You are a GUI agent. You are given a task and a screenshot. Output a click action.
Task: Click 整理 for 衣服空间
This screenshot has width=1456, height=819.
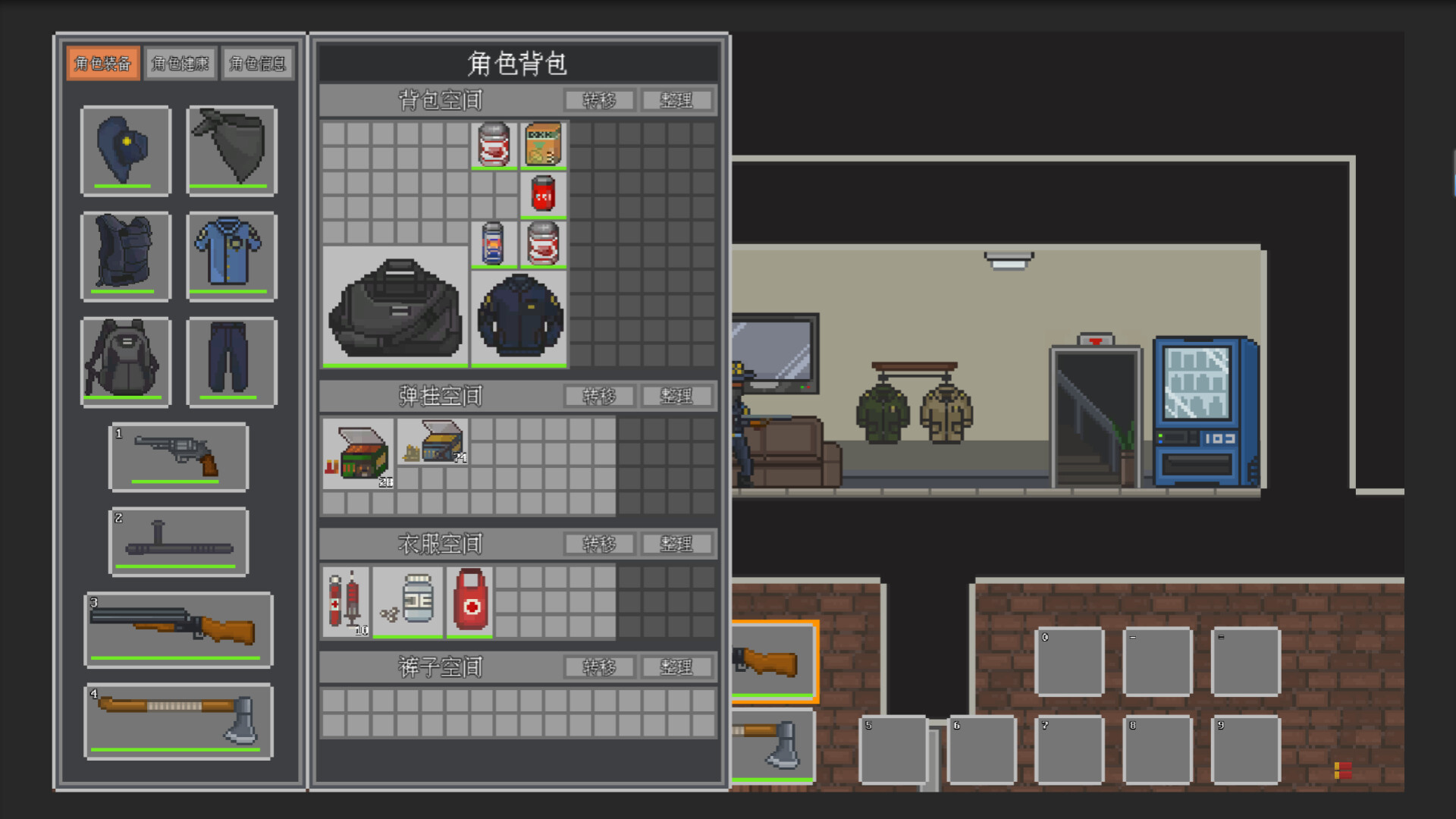pyautogui.click(x=677, y=544)
